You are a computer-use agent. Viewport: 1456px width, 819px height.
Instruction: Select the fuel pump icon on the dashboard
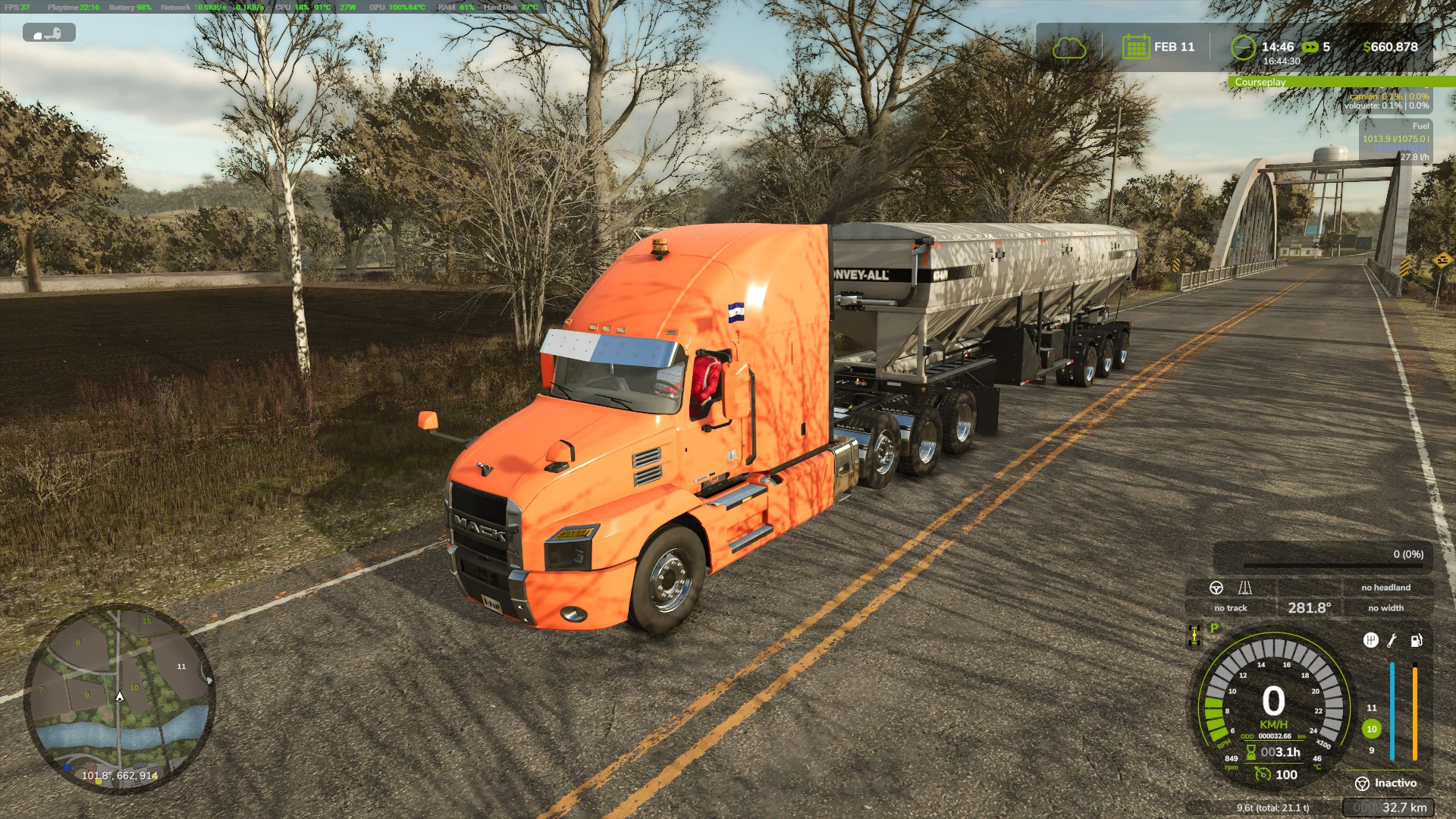pyautogui.click(x=1417, y=640)
